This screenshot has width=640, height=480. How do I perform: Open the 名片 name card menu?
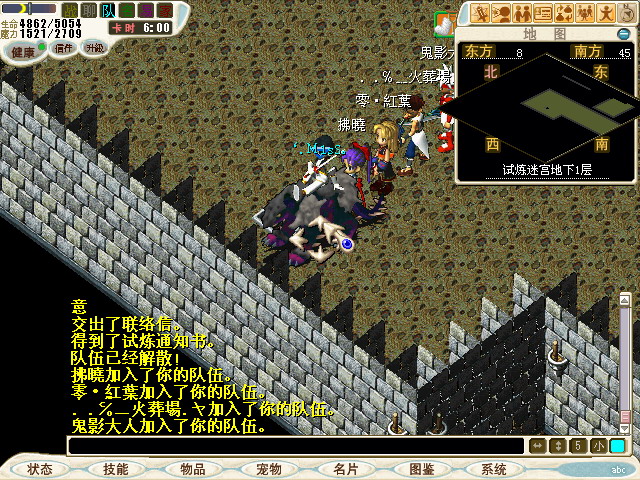345,468
